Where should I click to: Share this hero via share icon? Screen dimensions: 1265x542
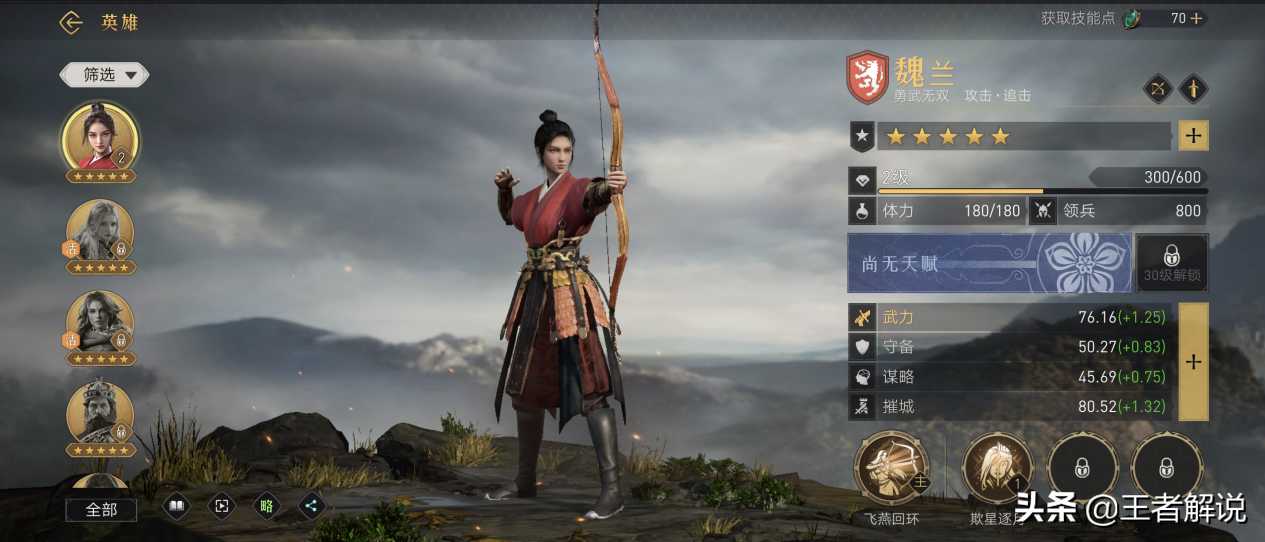tap(311, 506)
